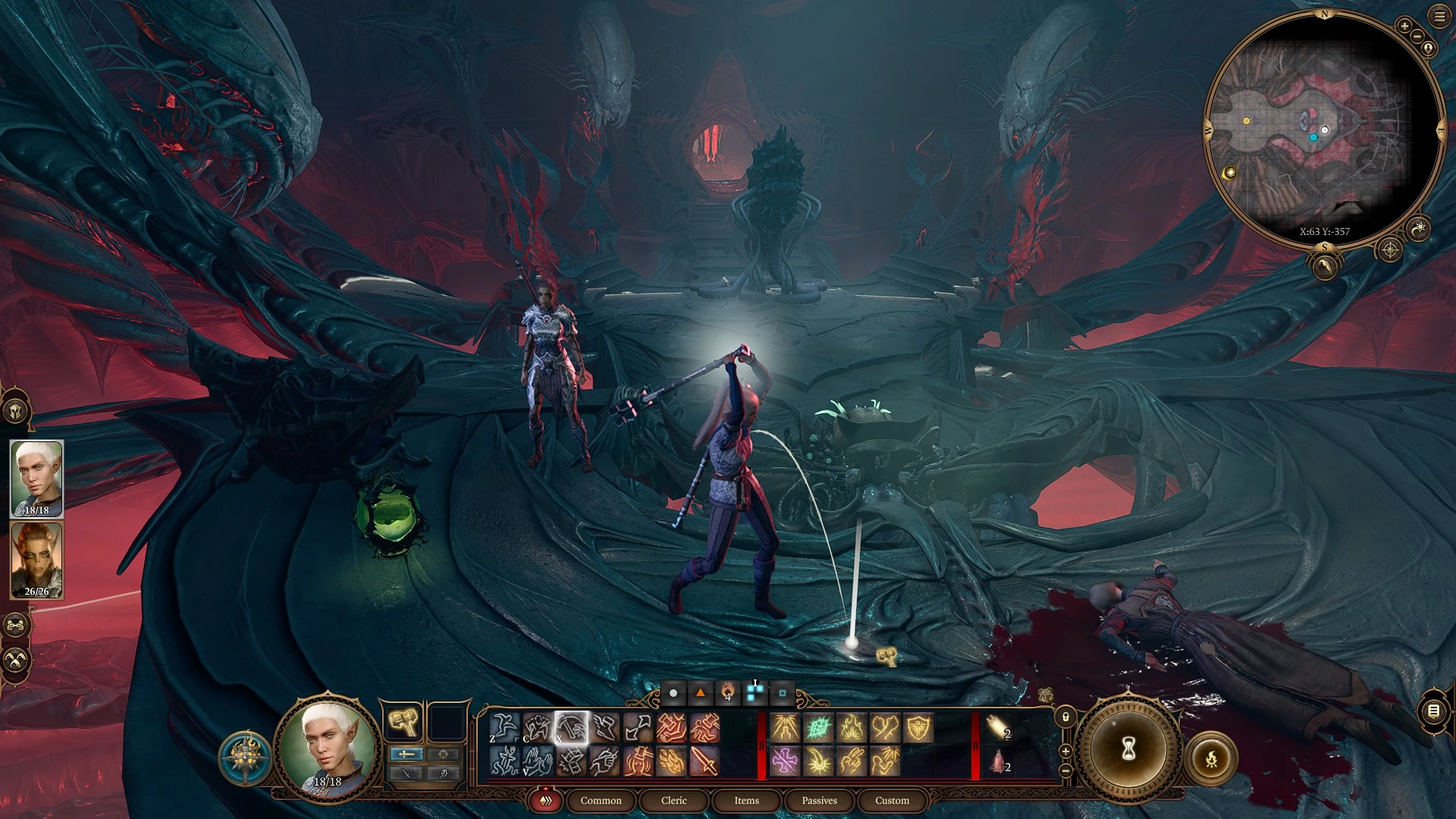1456x819 pixels.
Task: Show the Passives hotbar tab
Action: [819, 800]
